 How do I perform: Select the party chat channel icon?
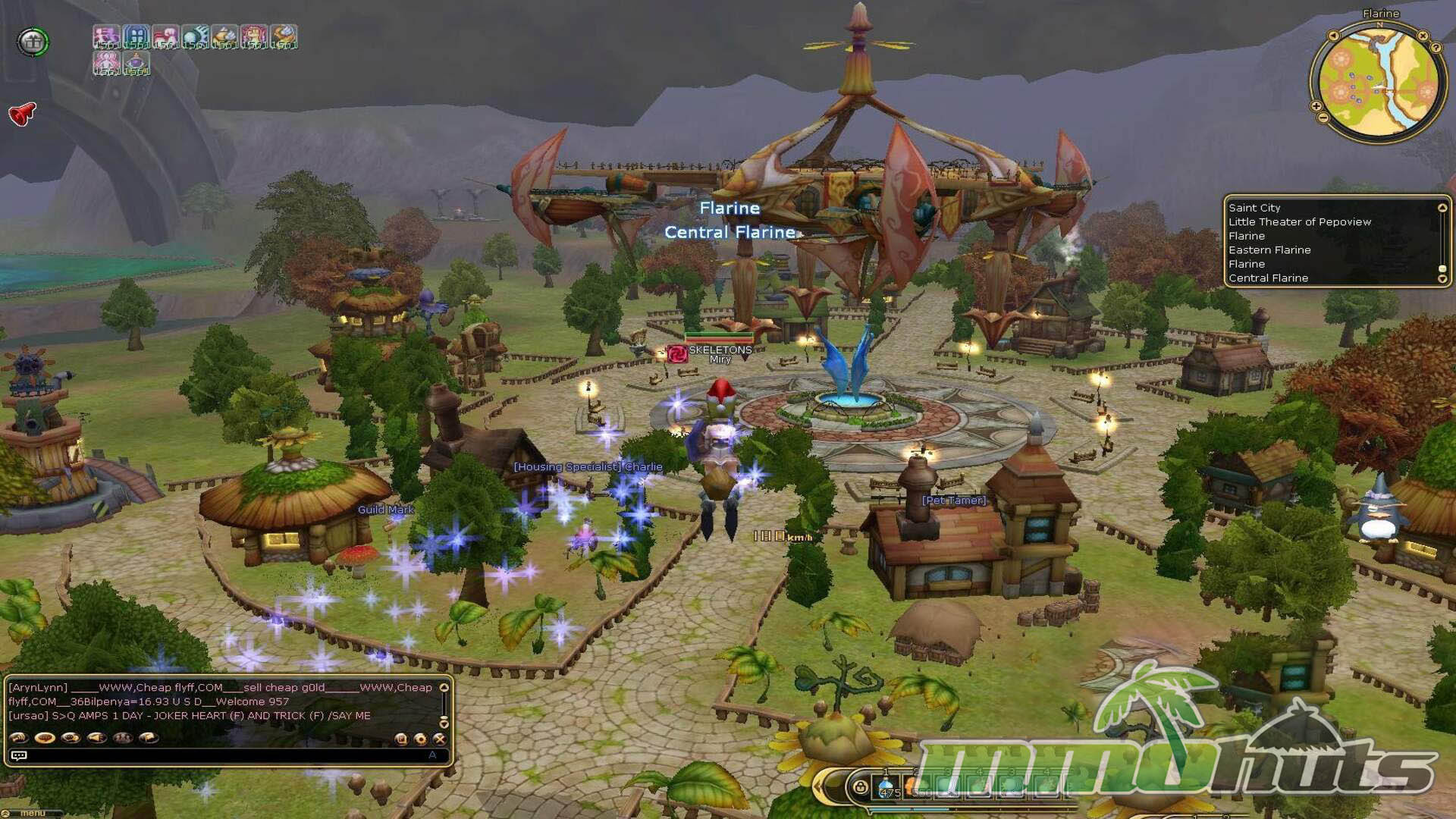coord(122,737)
